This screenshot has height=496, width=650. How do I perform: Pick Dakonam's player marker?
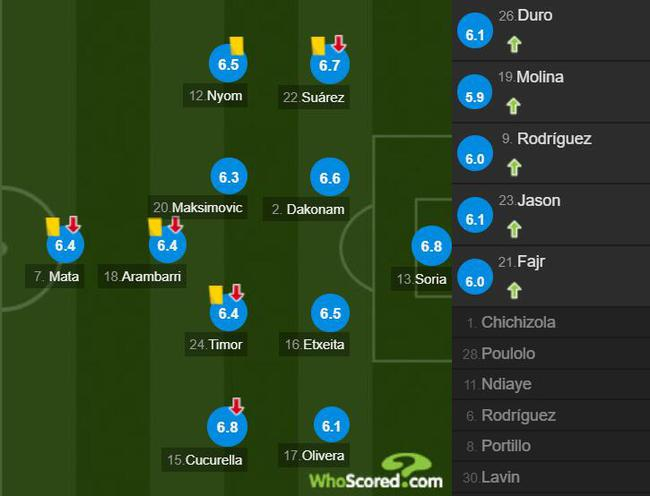(x=330, y=178)
